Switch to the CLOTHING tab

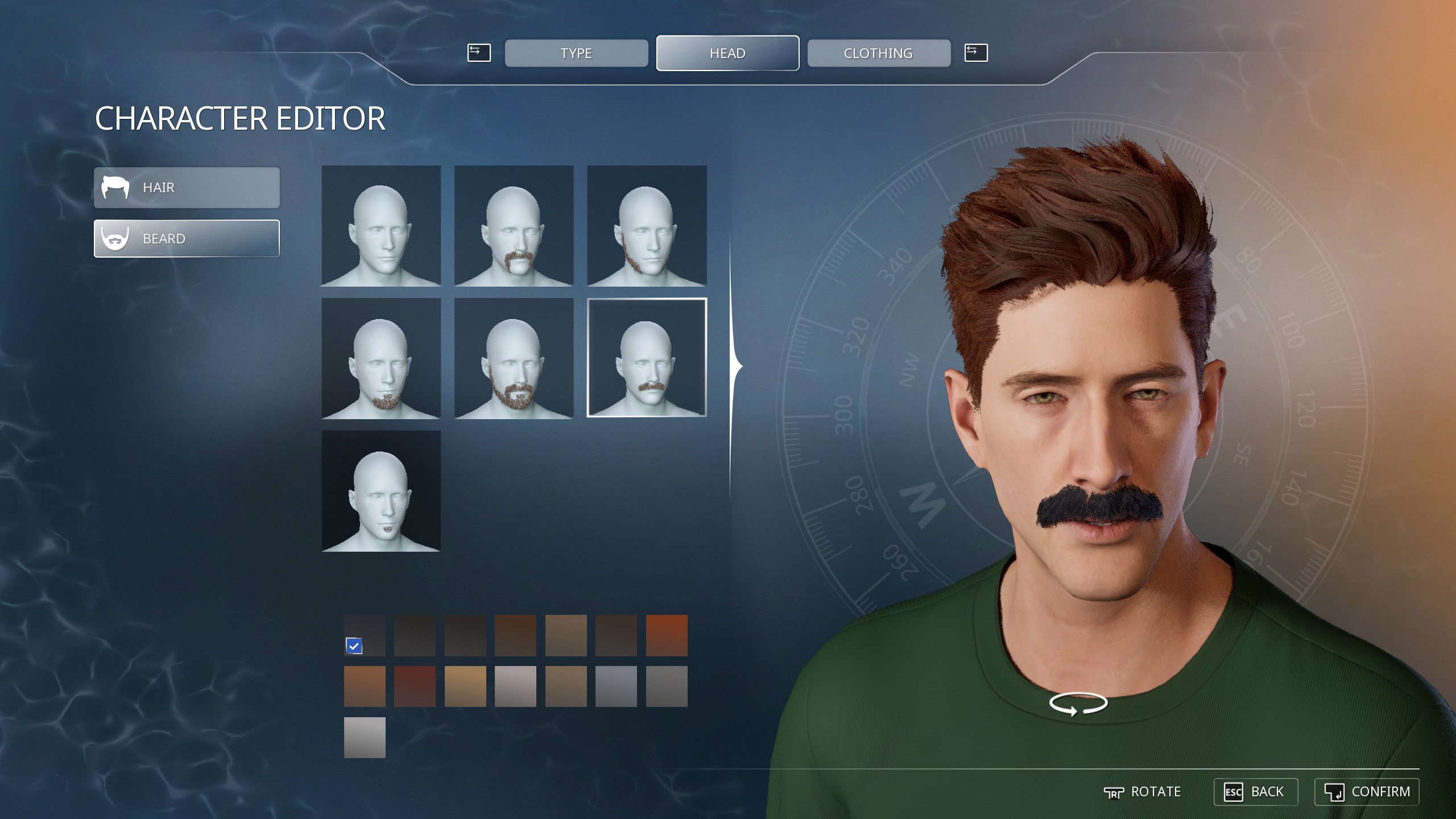(x=878, y=53)
